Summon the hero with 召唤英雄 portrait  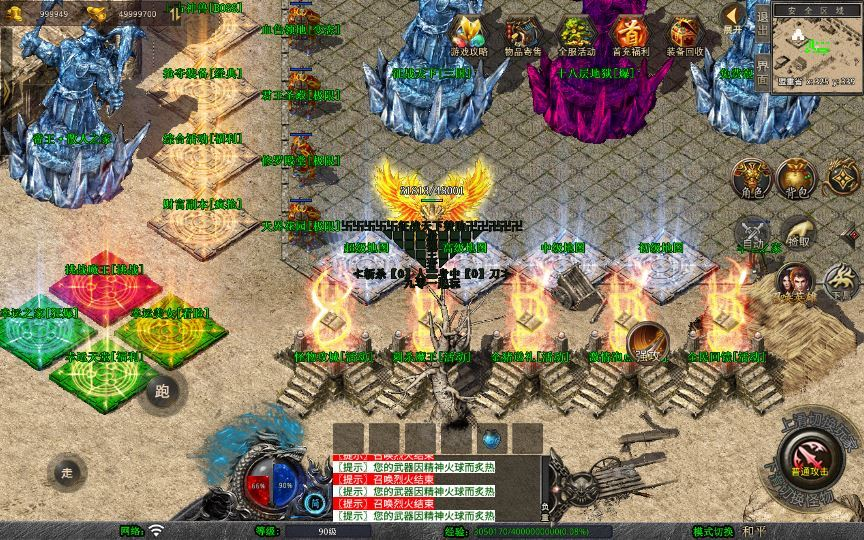tap(795, 283)
